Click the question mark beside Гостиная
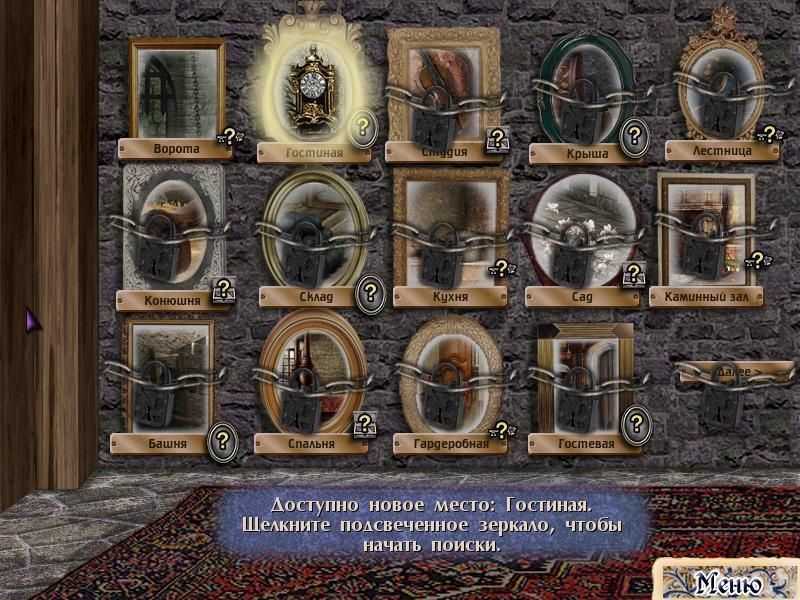Image resolution: width=800 pixels, height=600 pixels. click(x=364, y=128)
